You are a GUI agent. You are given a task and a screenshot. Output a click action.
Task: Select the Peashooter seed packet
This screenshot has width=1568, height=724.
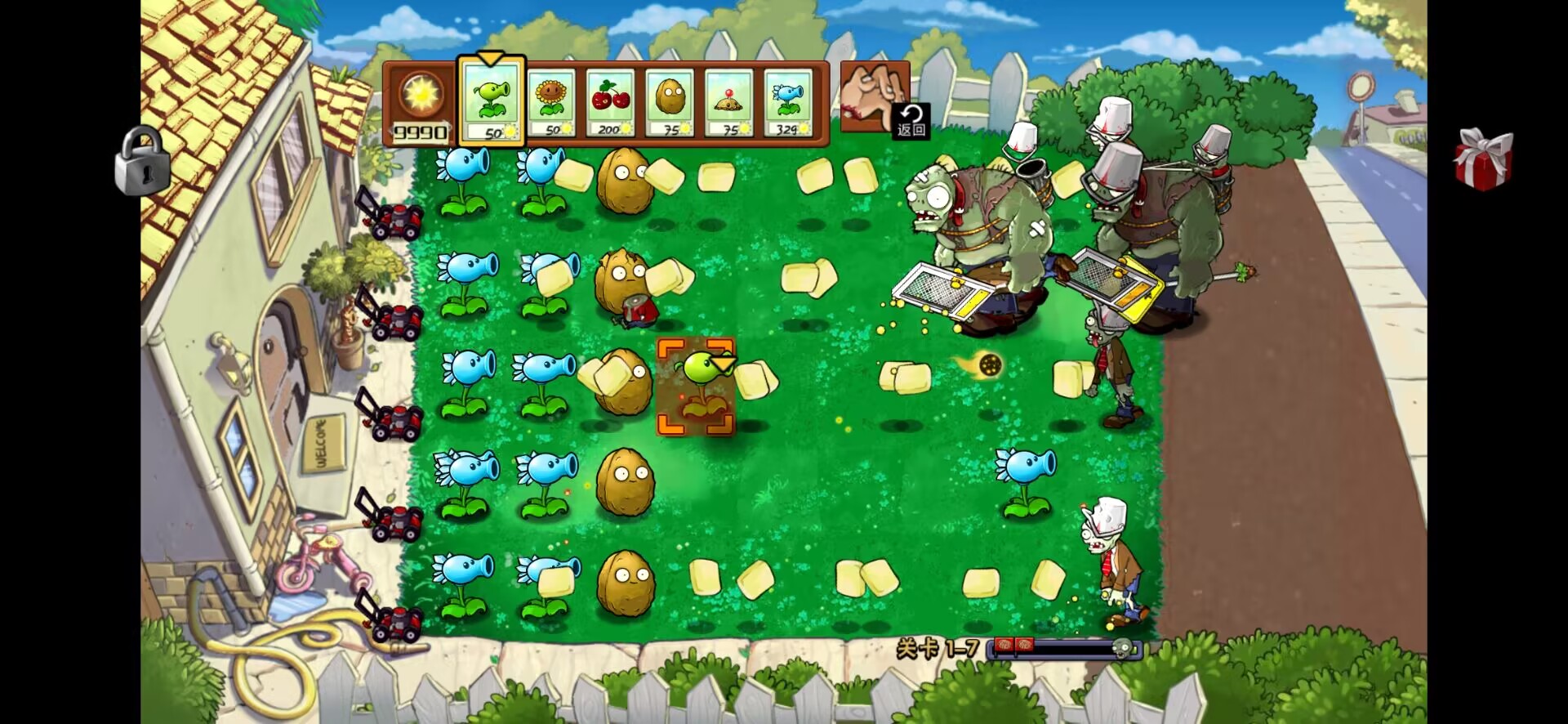(x=491, y=101)
